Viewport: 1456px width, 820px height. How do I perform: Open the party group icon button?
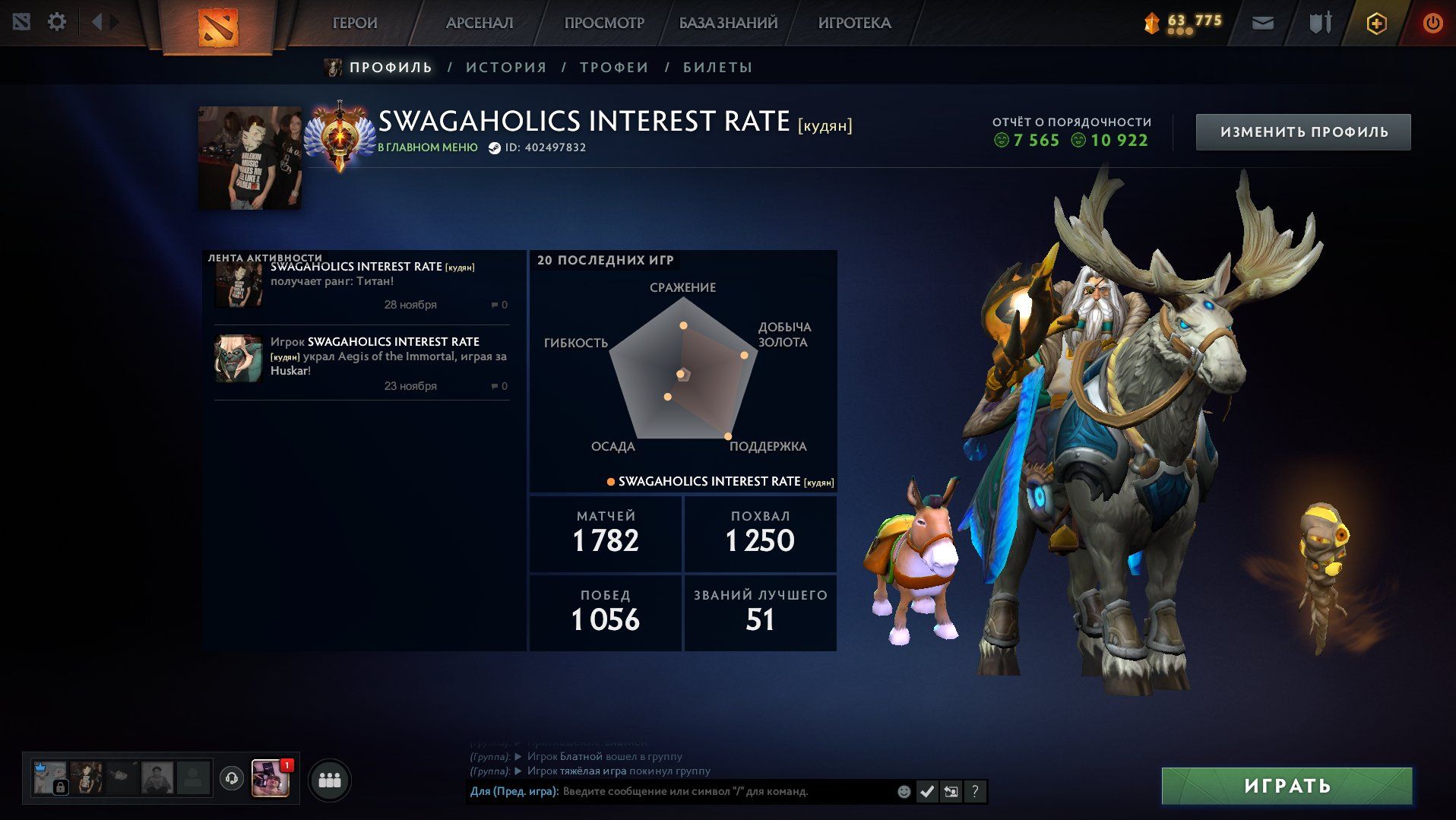coord(330,780)
